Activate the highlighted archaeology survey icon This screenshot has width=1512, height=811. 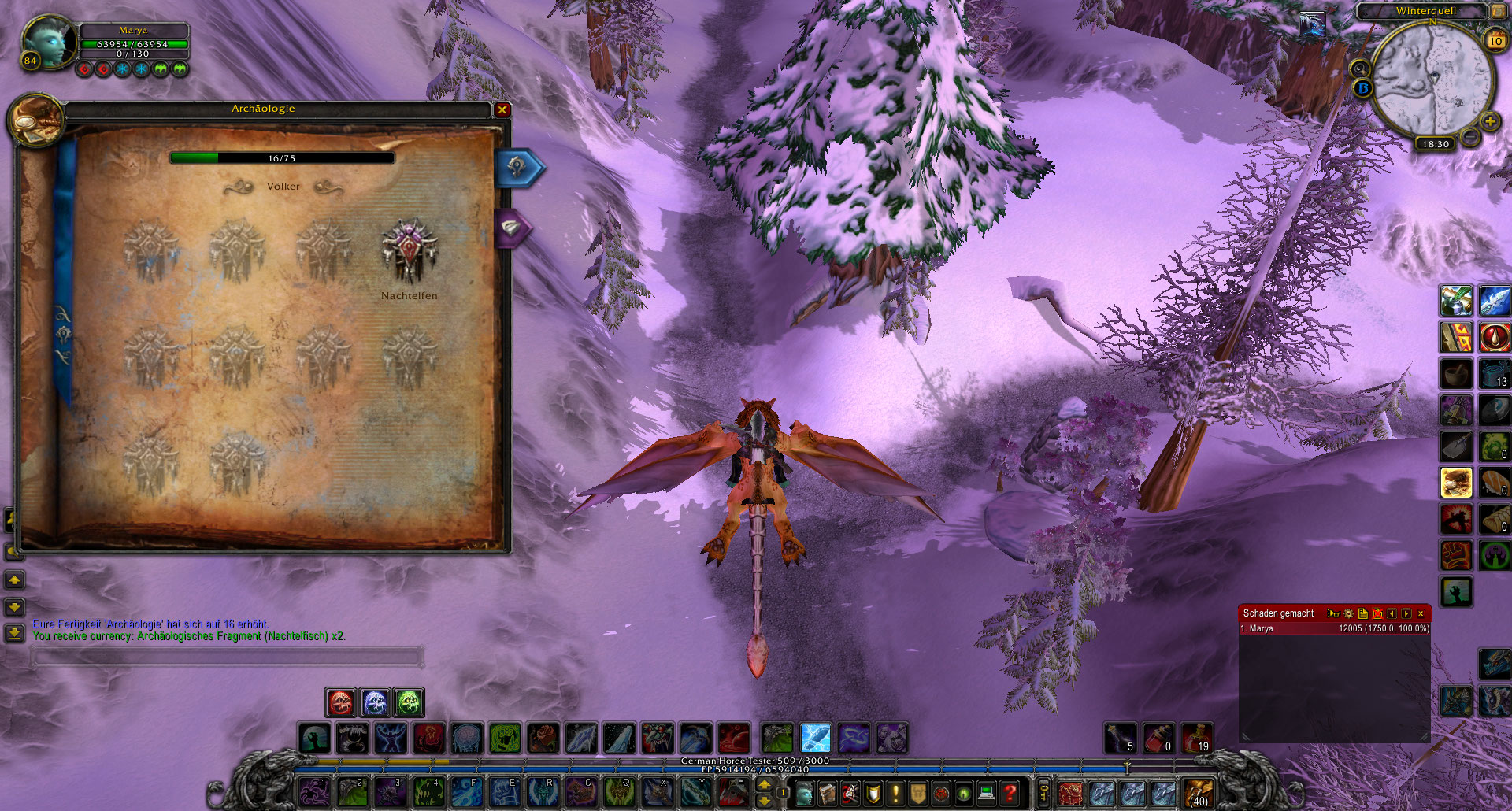point(1456,482)
